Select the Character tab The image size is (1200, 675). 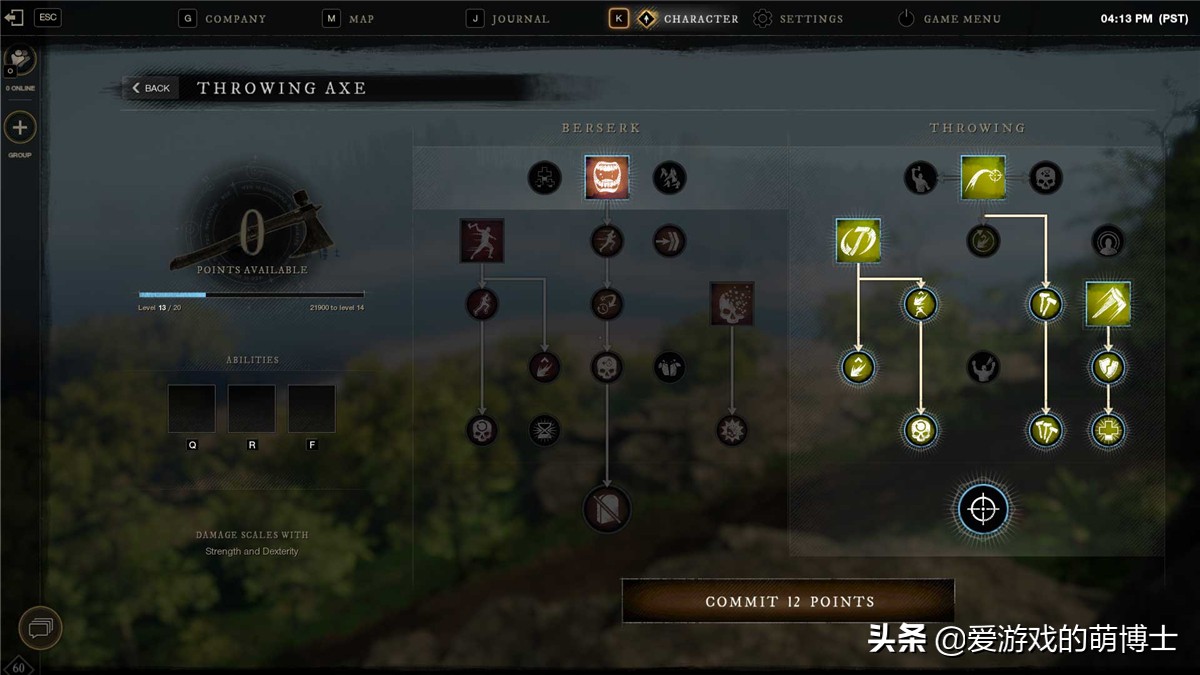point(687,18)
